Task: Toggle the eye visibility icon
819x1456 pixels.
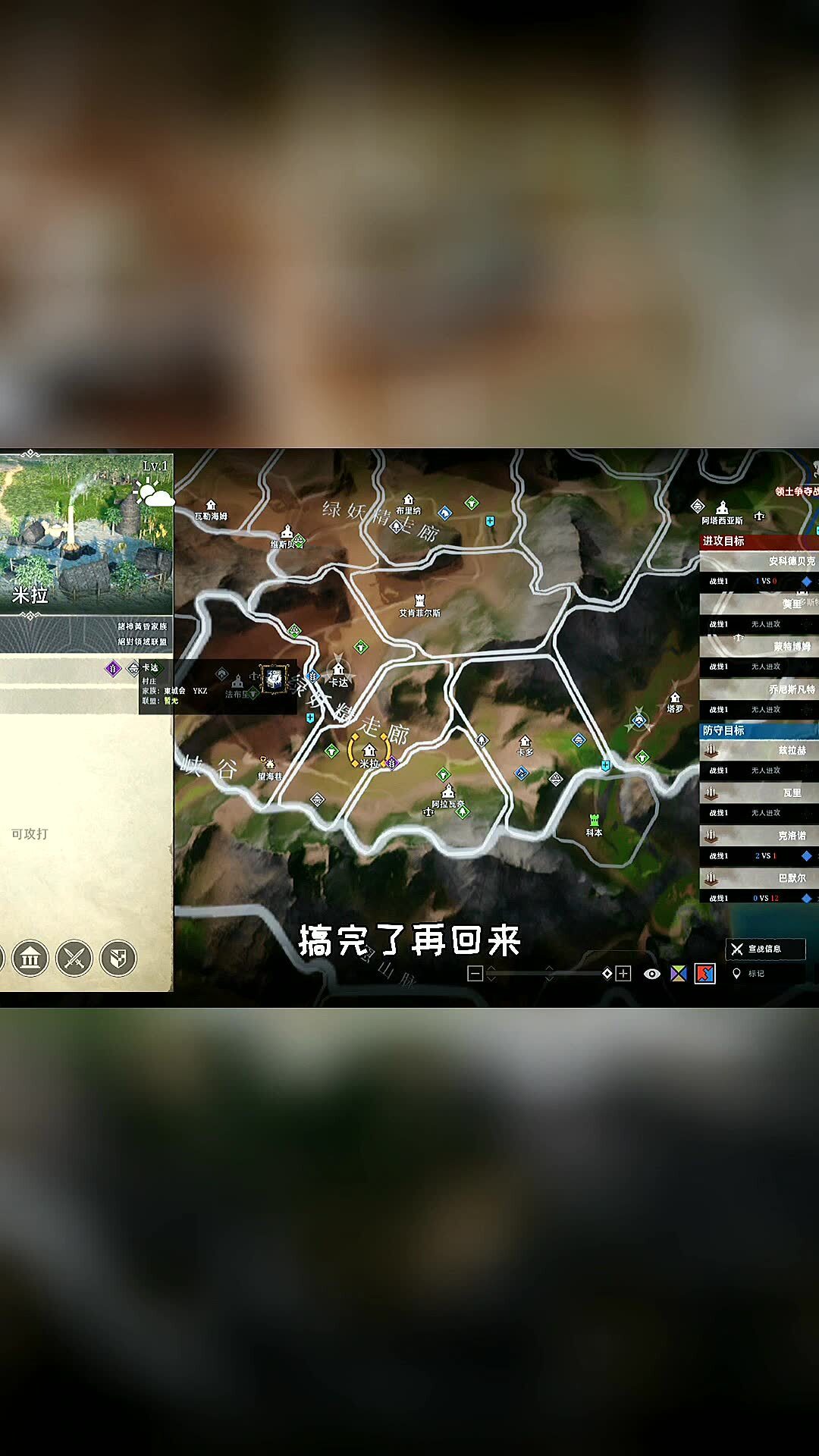Action: 651,974
